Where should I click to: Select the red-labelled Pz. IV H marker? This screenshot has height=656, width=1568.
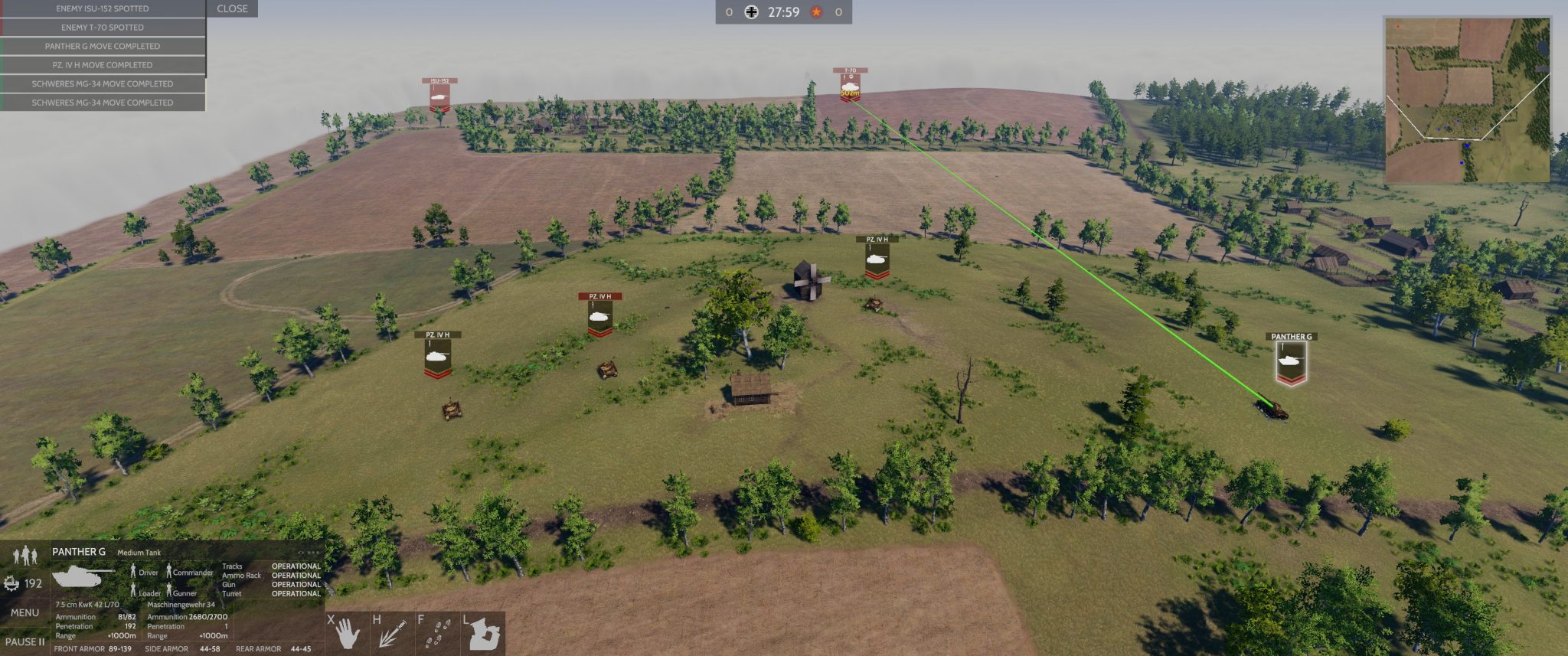click(x=599, y=314)
